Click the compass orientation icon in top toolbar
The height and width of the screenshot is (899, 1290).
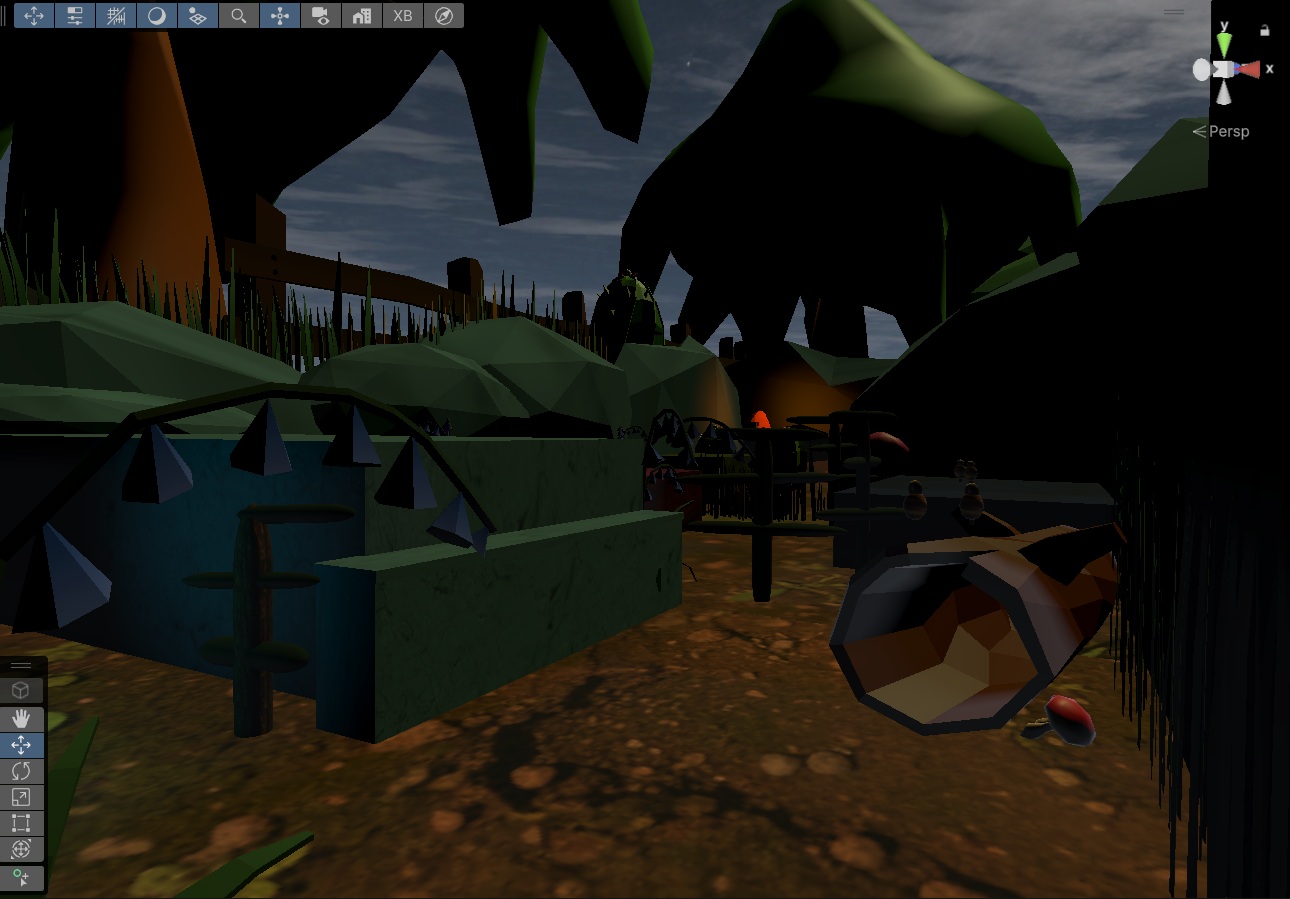tap(443, 15)
